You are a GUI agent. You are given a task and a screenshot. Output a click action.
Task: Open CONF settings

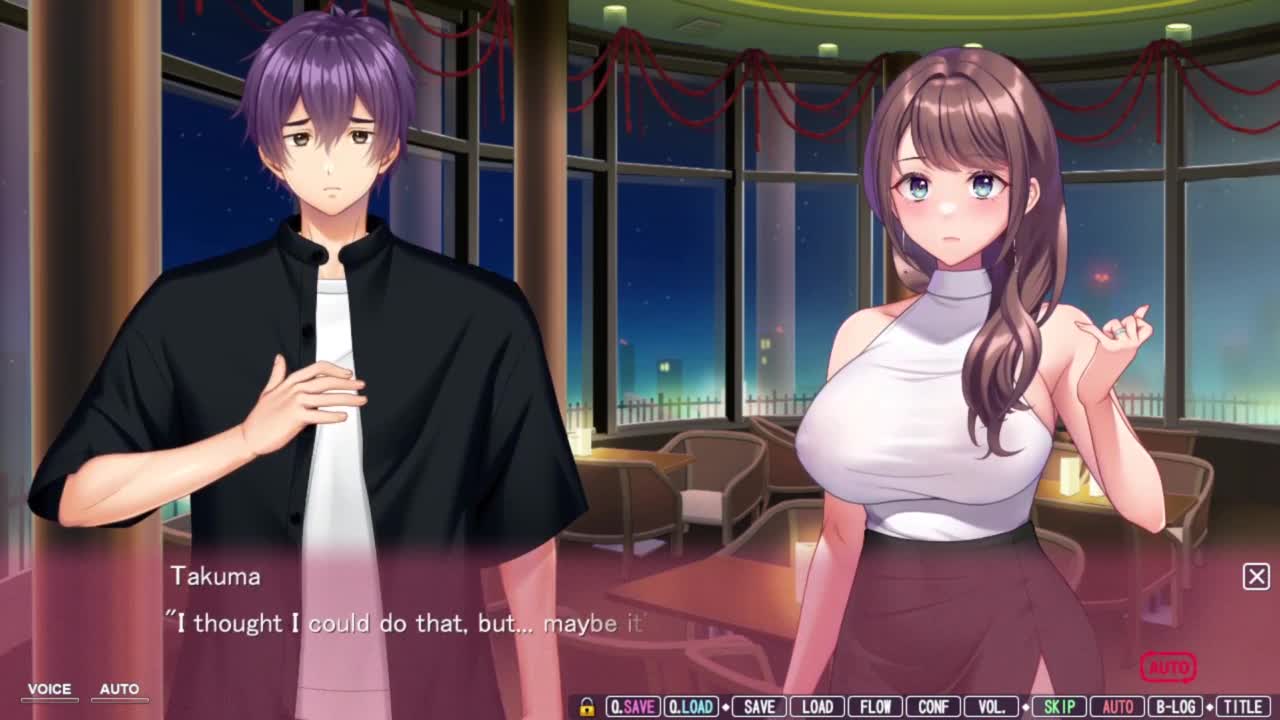pyautogui.click(x=933, y=707)
